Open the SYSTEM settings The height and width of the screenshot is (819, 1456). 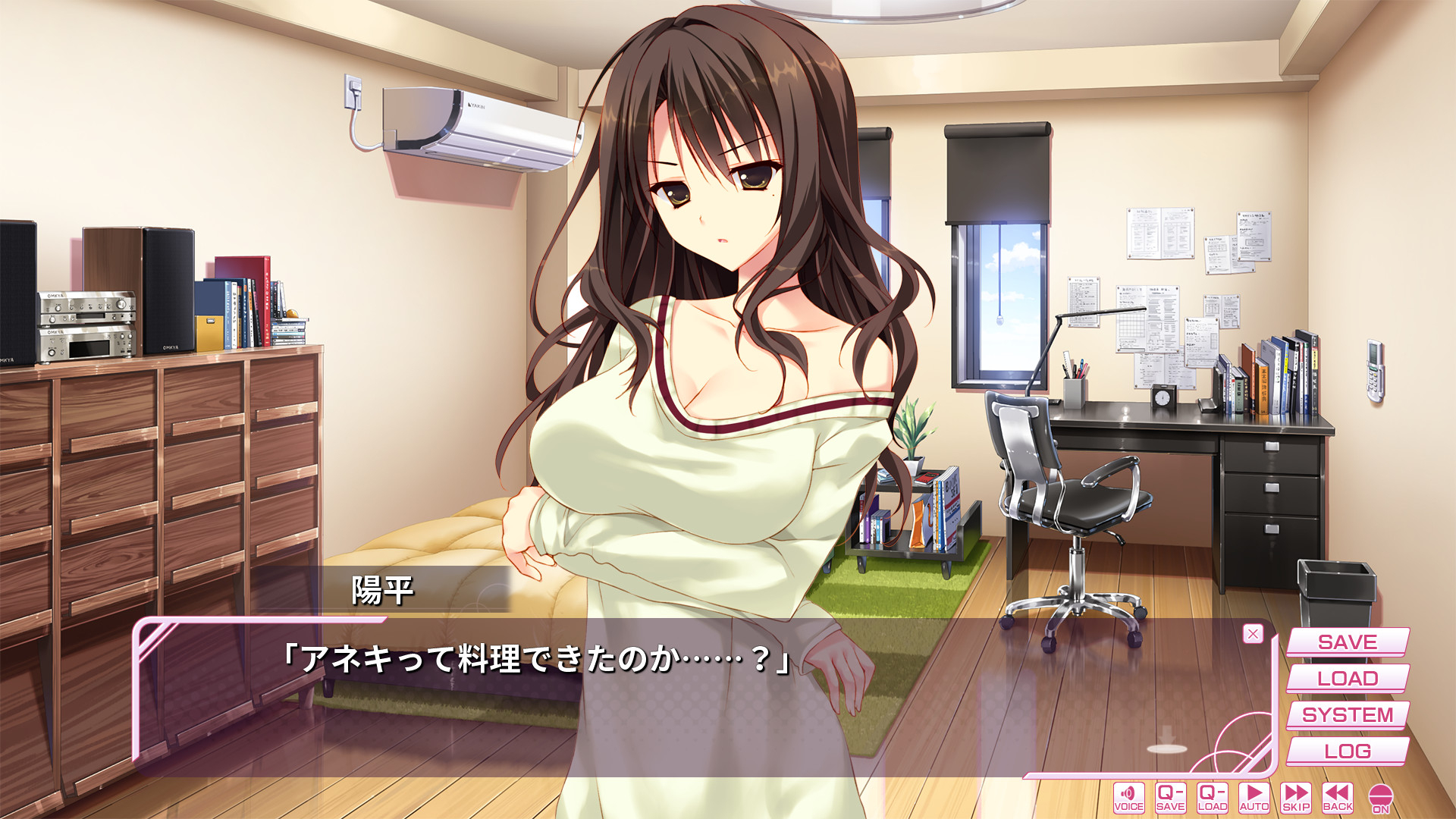tap(1347, 715)
